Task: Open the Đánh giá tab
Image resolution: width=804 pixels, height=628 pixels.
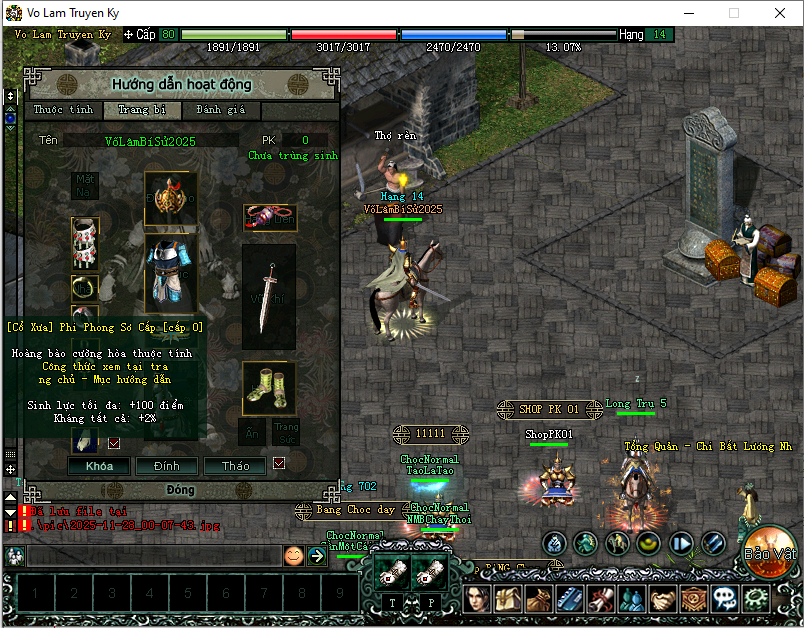Action: coord(222,110)
